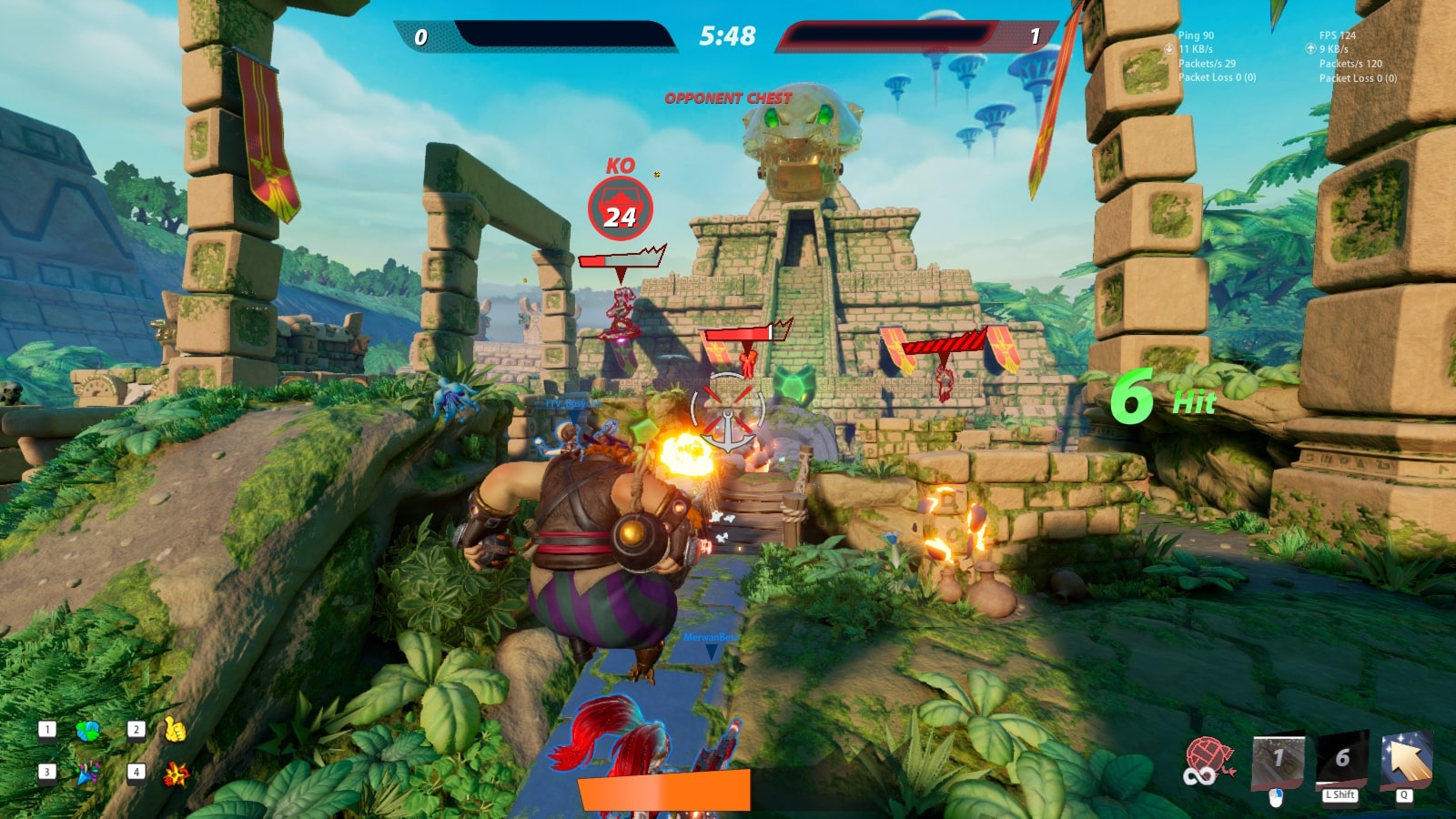Send the yellow thumbs-up emote
This screenshot has width=1456, height=819.
(x=174, y=730)
